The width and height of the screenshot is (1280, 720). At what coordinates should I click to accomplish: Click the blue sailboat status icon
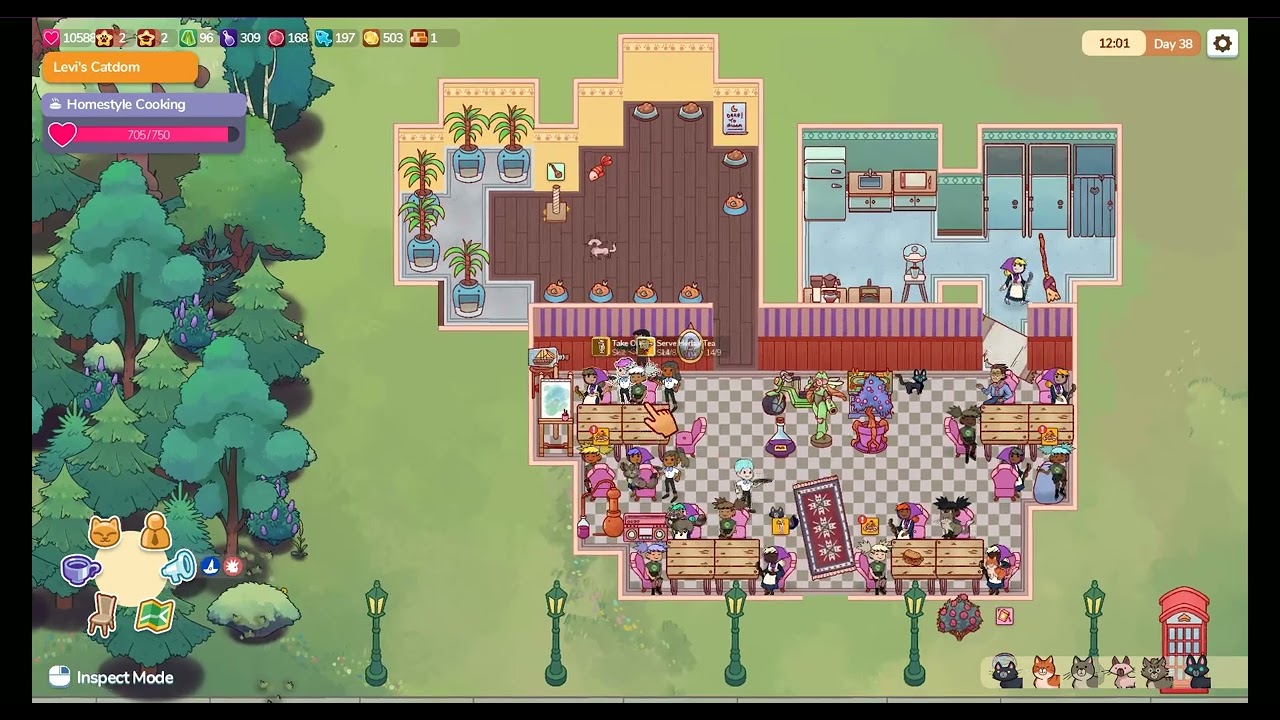tap(211, 566)
